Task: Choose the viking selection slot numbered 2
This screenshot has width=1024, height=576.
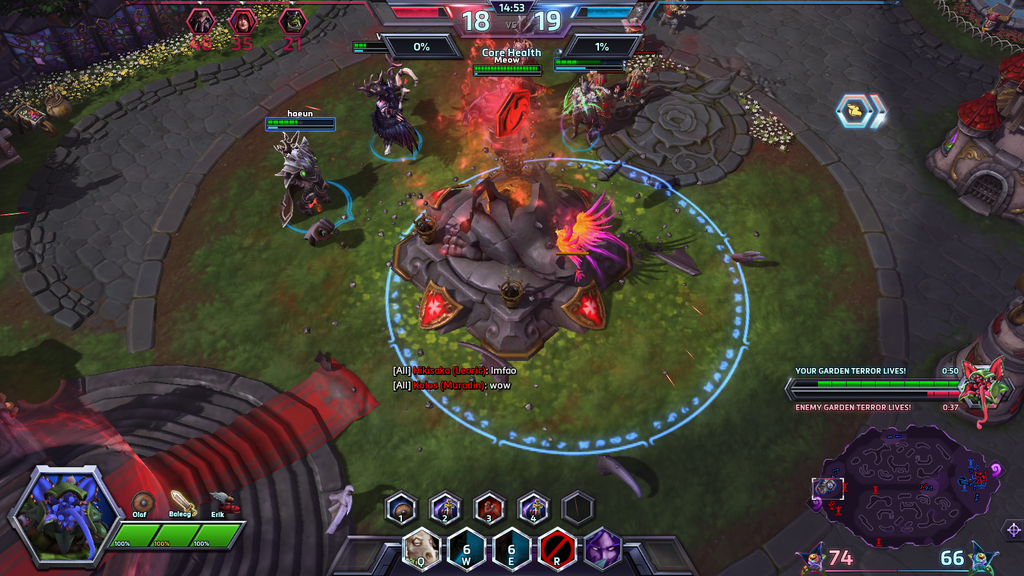Action: tap(444, 508)
